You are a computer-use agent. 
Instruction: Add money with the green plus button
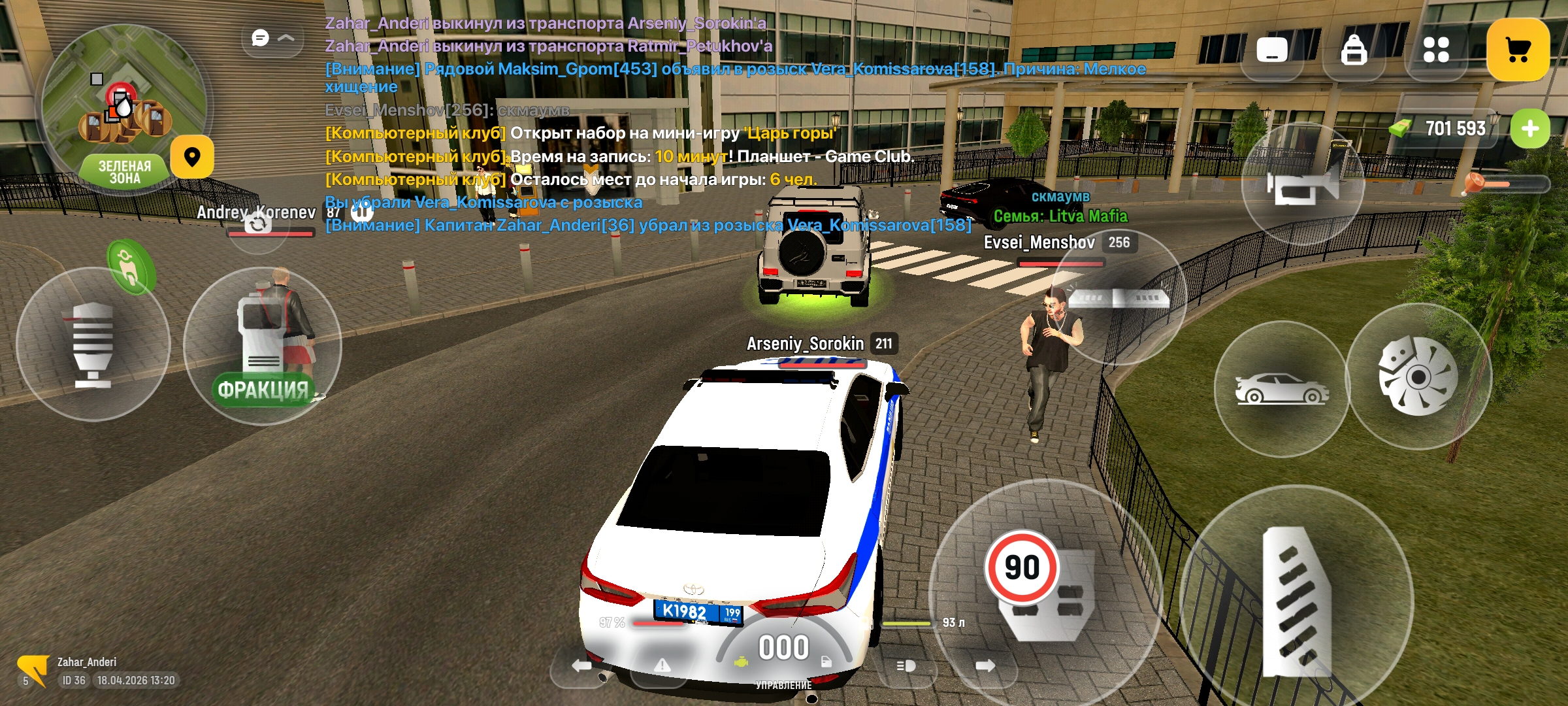[1529, 129]
